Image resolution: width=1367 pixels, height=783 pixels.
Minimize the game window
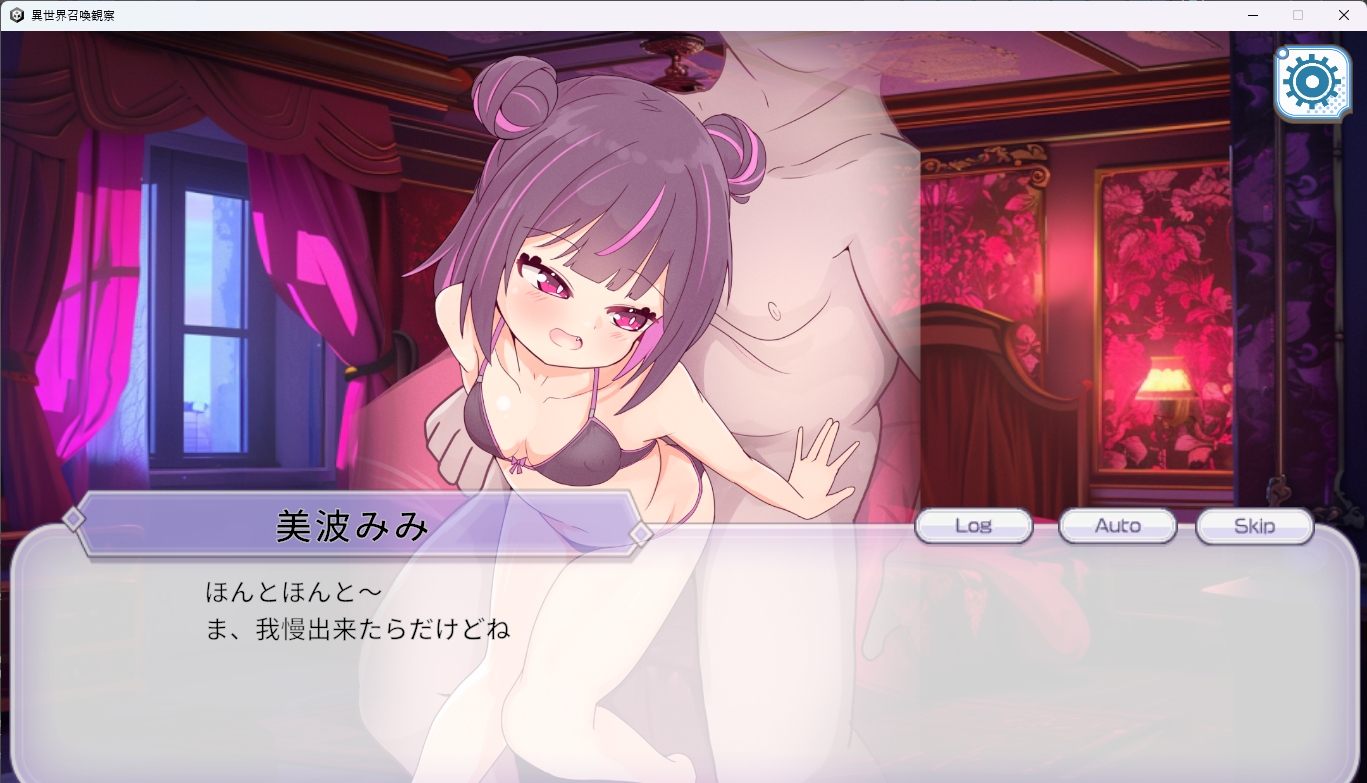pos(1251,15)
